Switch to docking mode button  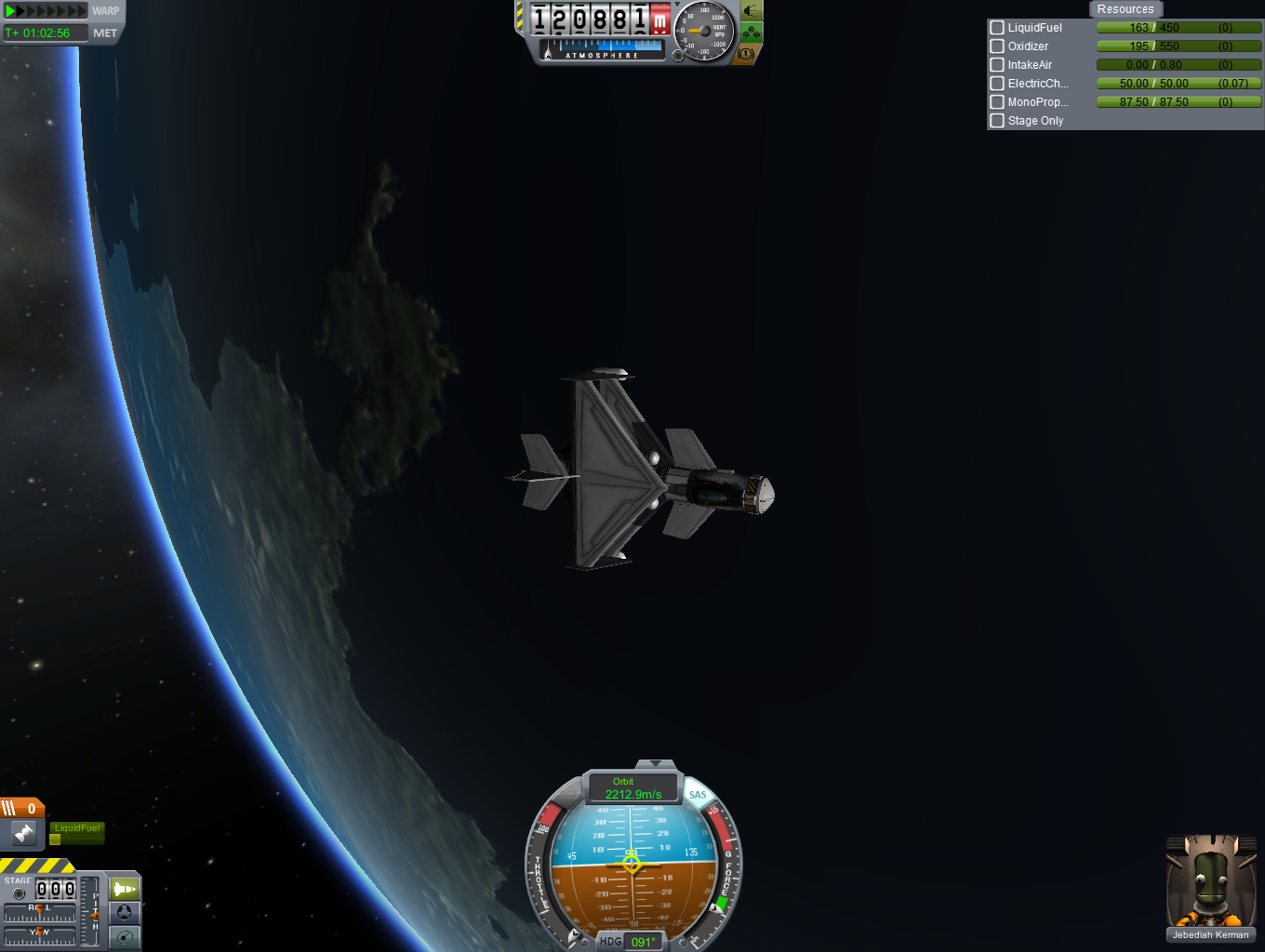click(x=125, y=913)
